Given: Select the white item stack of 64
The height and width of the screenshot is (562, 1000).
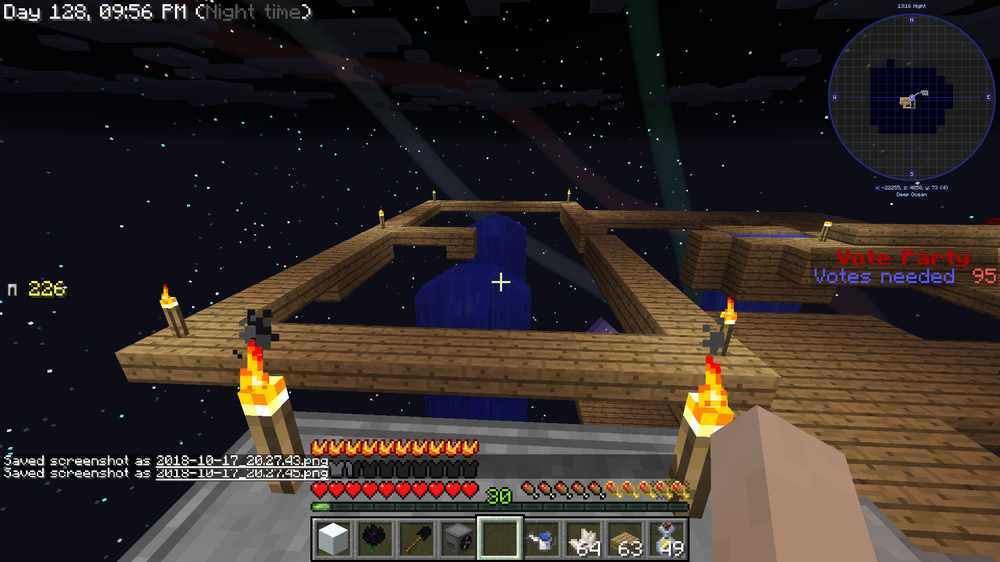Looking at the screenshot, I should click(583, 538).
